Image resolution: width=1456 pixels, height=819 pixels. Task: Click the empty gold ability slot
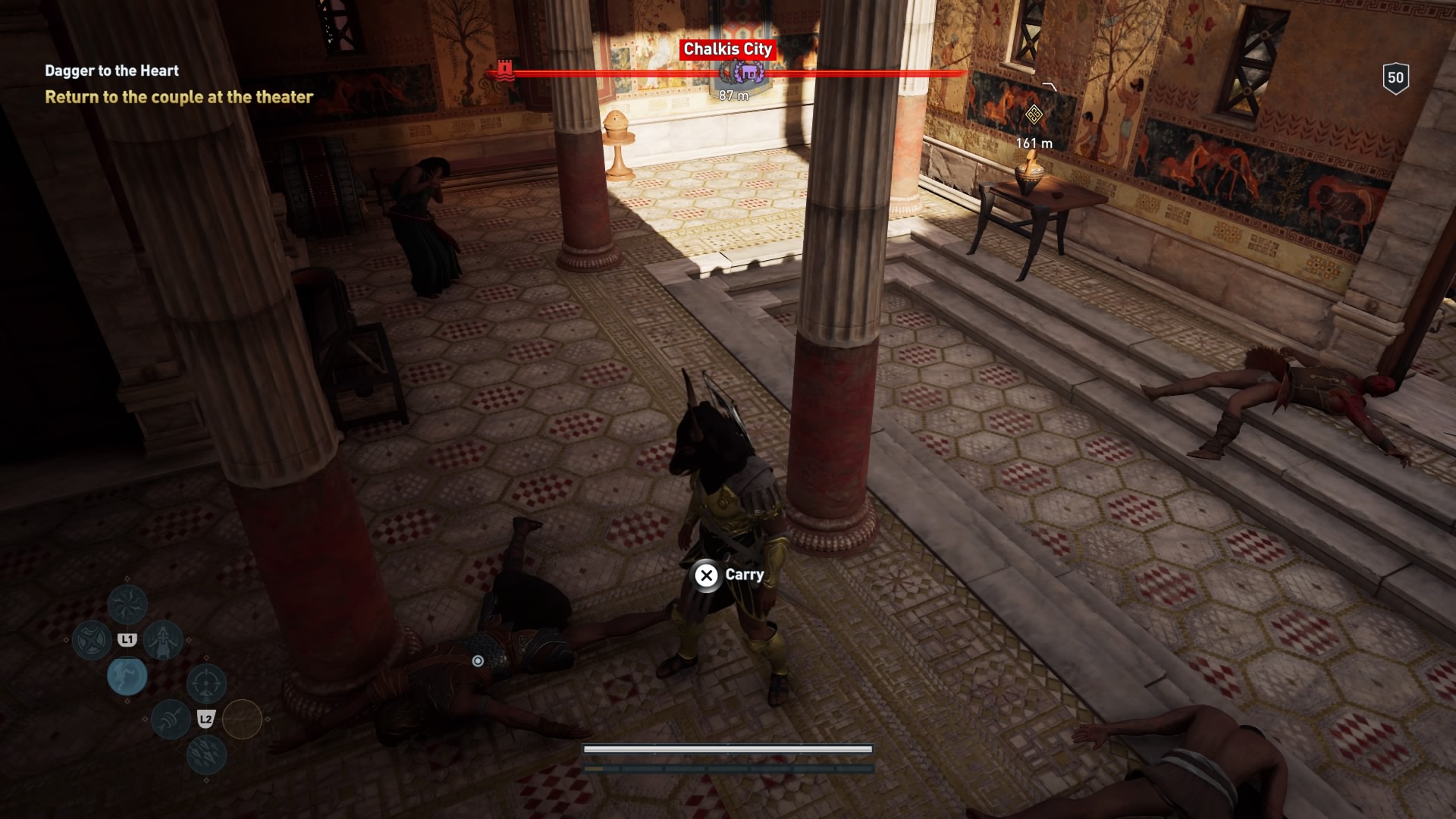(x=241, y=718)
